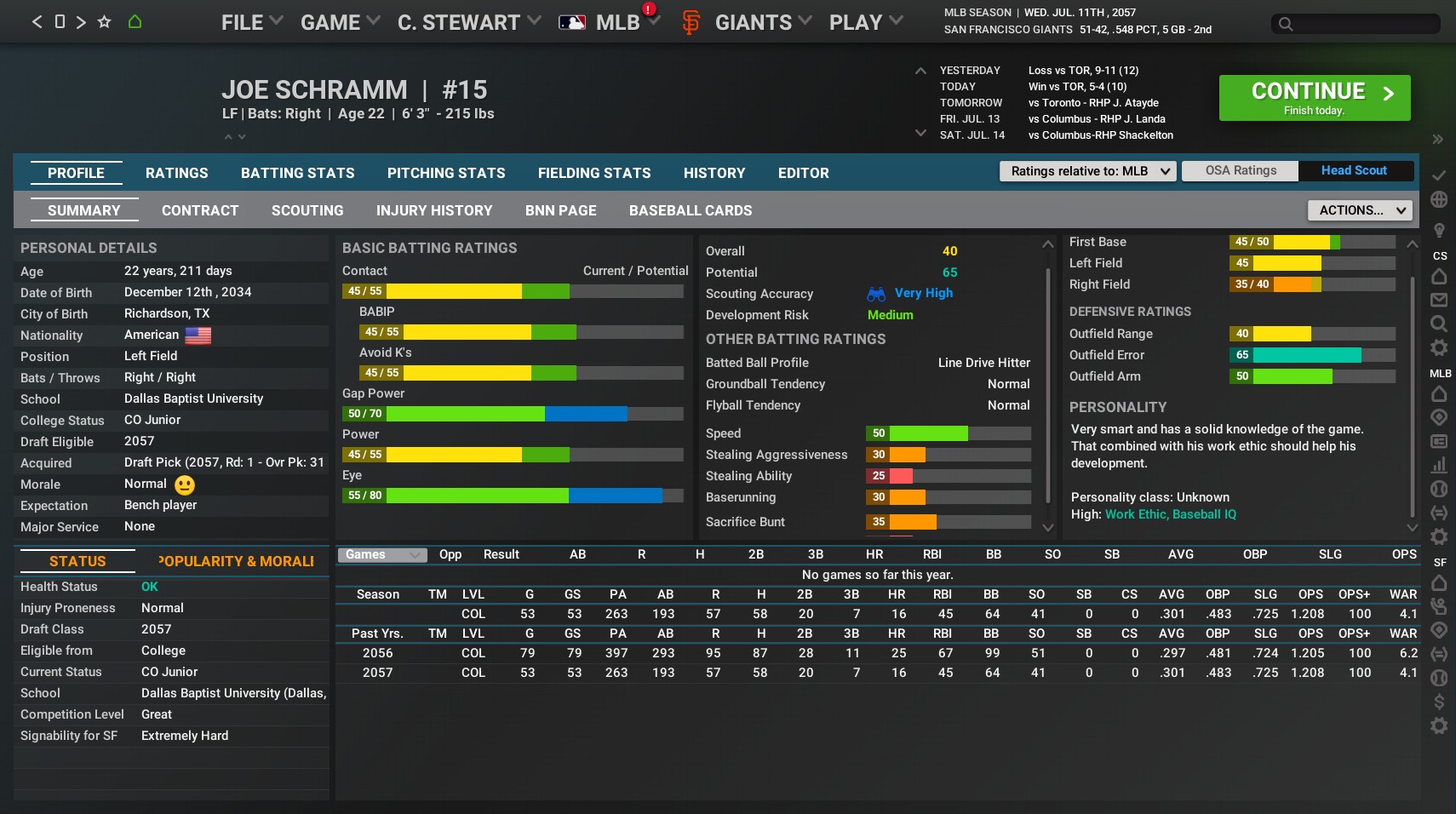Switch to Head Scout ratings
Screen dimensions: 1456x814
(x=1353, y=170)
